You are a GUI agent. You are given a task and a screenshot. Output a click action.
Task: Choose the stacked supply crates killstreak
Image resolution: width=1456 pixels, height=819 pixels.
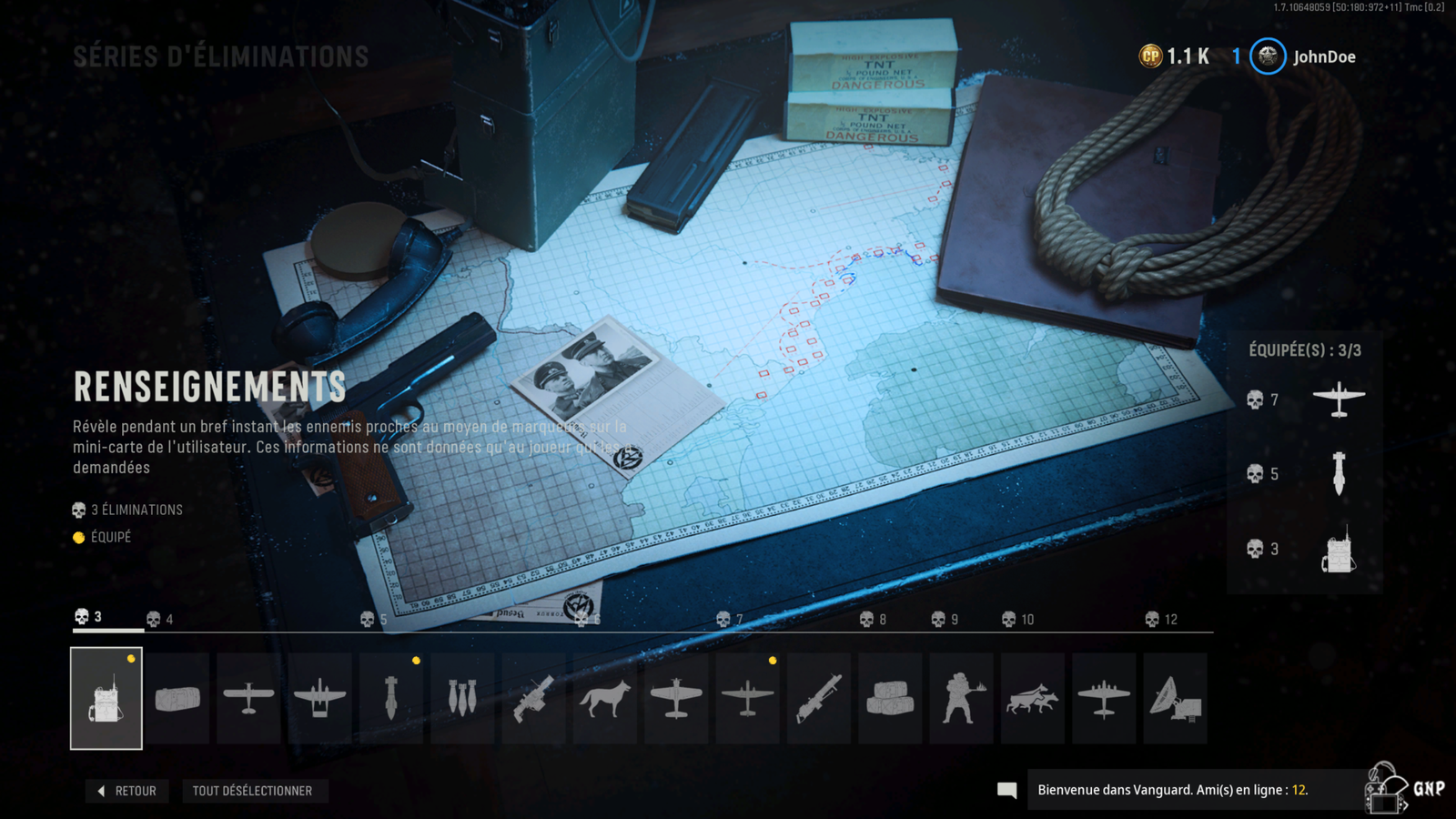[x=890, y=698]
